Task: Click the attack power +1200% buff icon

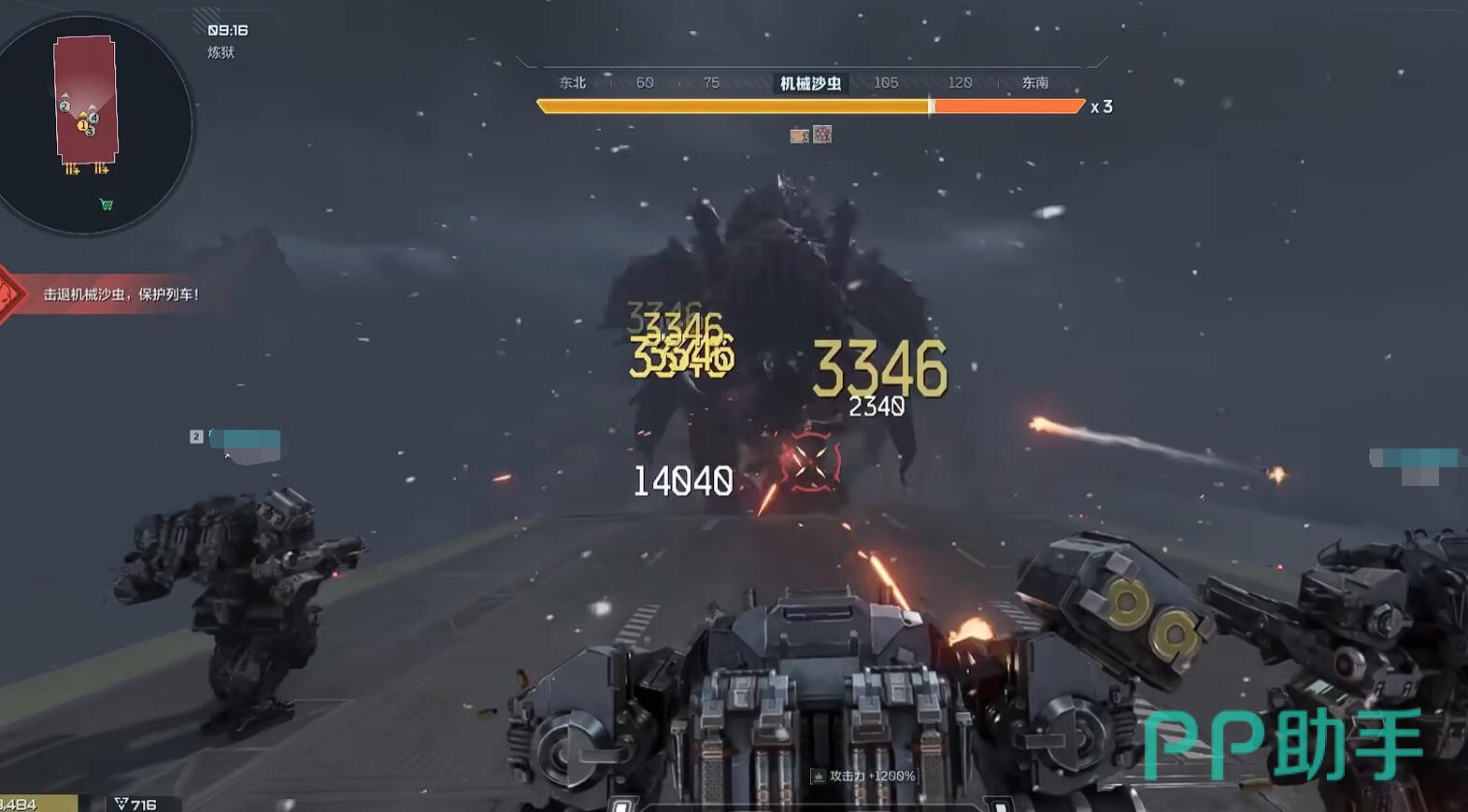Action: [x=818, y=776]
